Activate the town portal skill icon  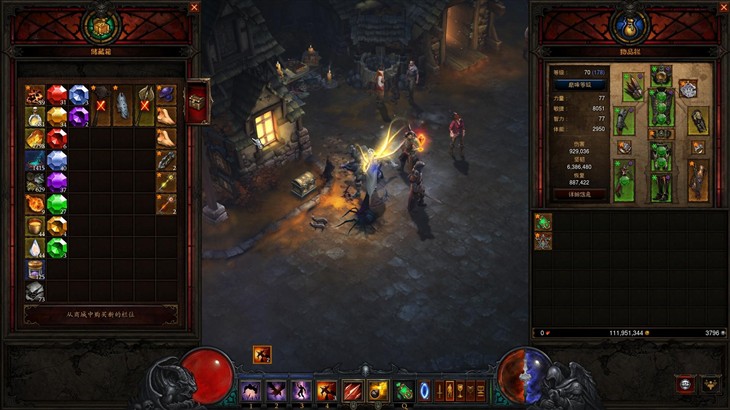point(425,390)
